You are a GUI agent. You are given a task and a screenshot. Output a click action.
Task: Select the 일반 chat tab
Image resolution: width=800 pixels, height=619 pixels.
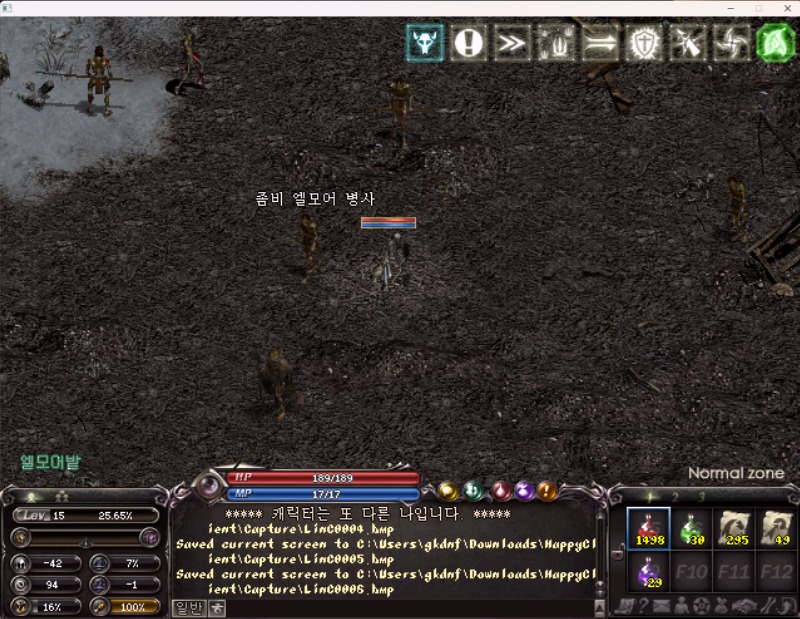tap(188, 607)
